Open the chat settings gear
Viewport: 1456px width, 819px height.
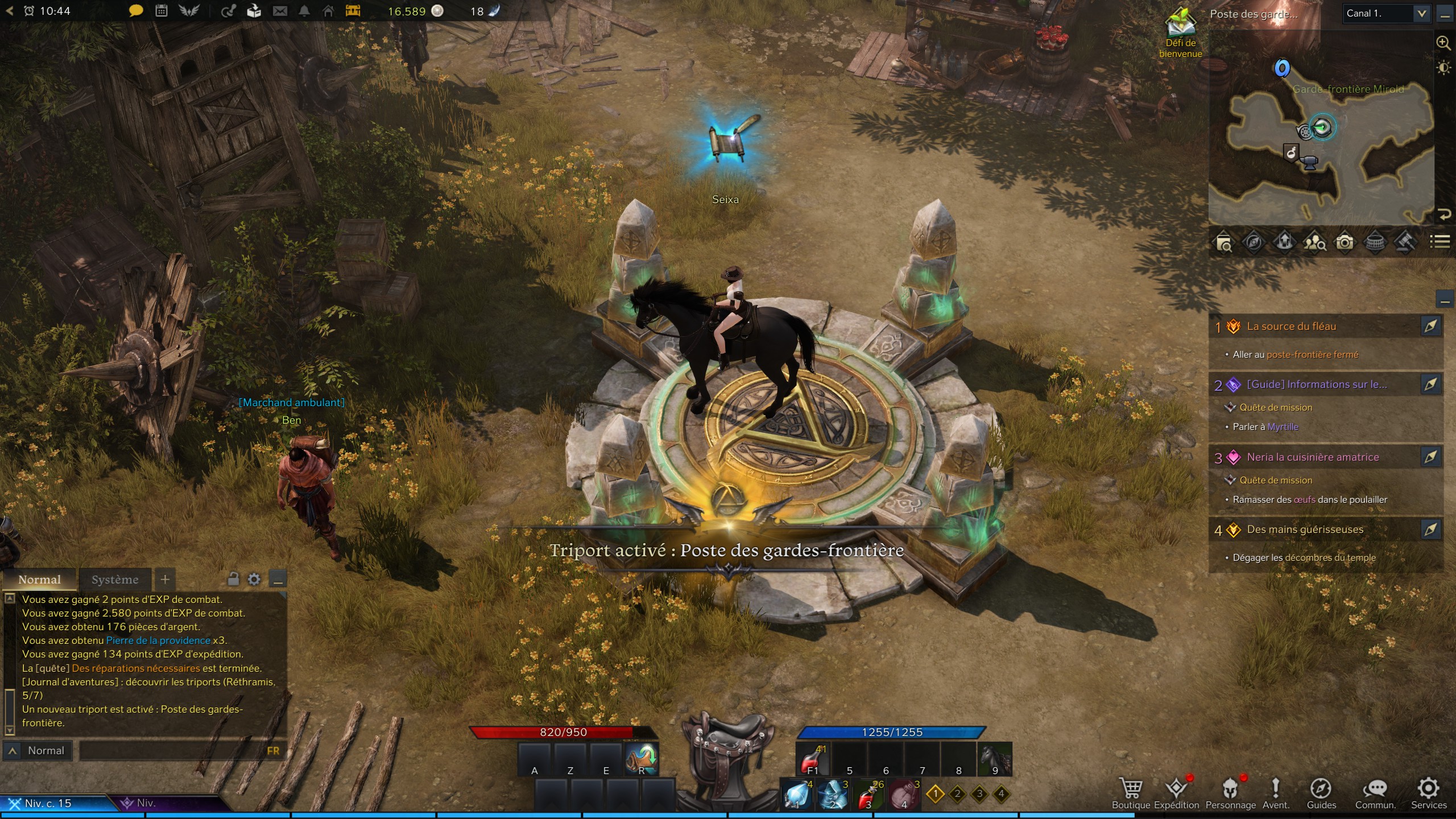[254, 580]
